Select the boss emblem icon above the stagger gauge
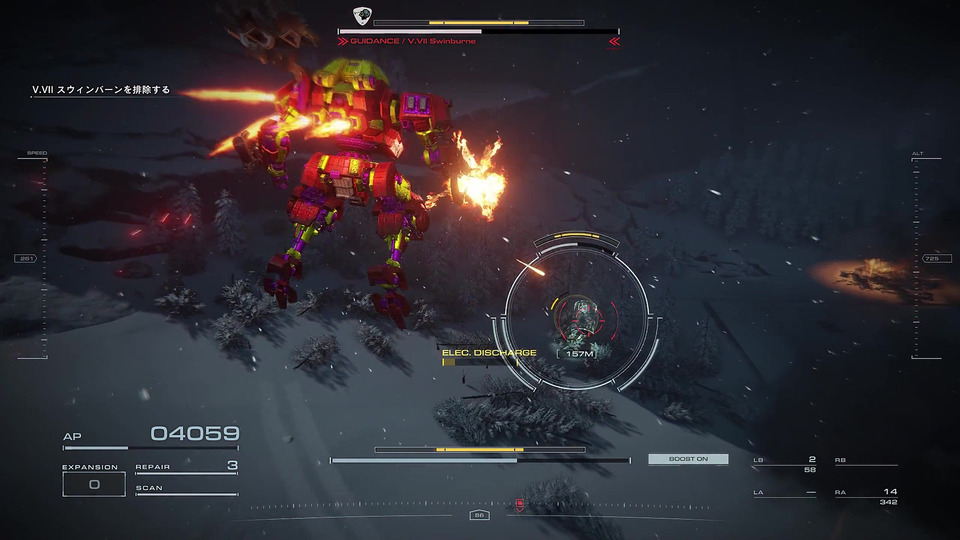Viewport: 960px width, 540px height. point(362,16)
